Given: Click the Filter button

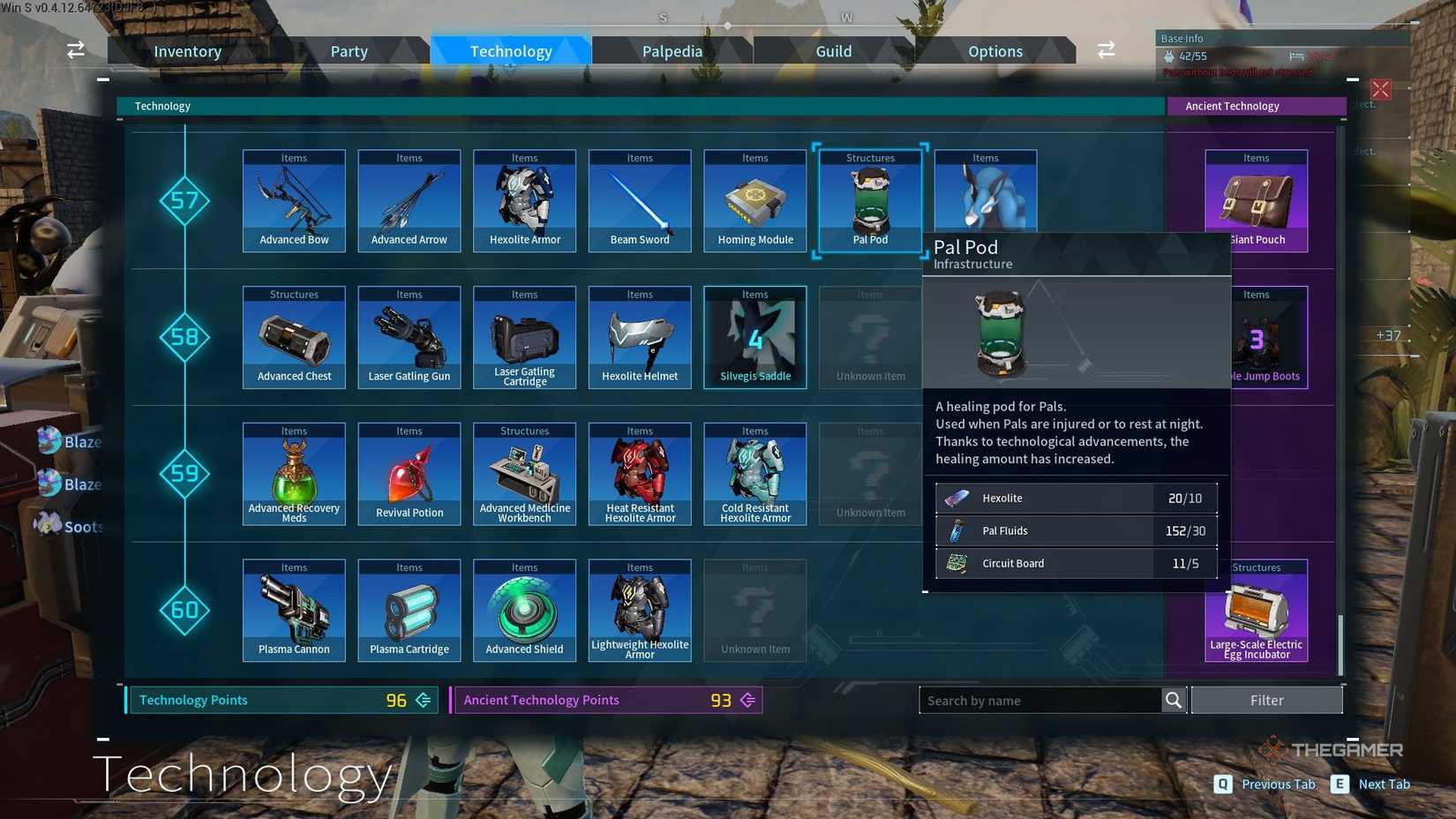Looking at the screenshot, I should click(1267, 700).
